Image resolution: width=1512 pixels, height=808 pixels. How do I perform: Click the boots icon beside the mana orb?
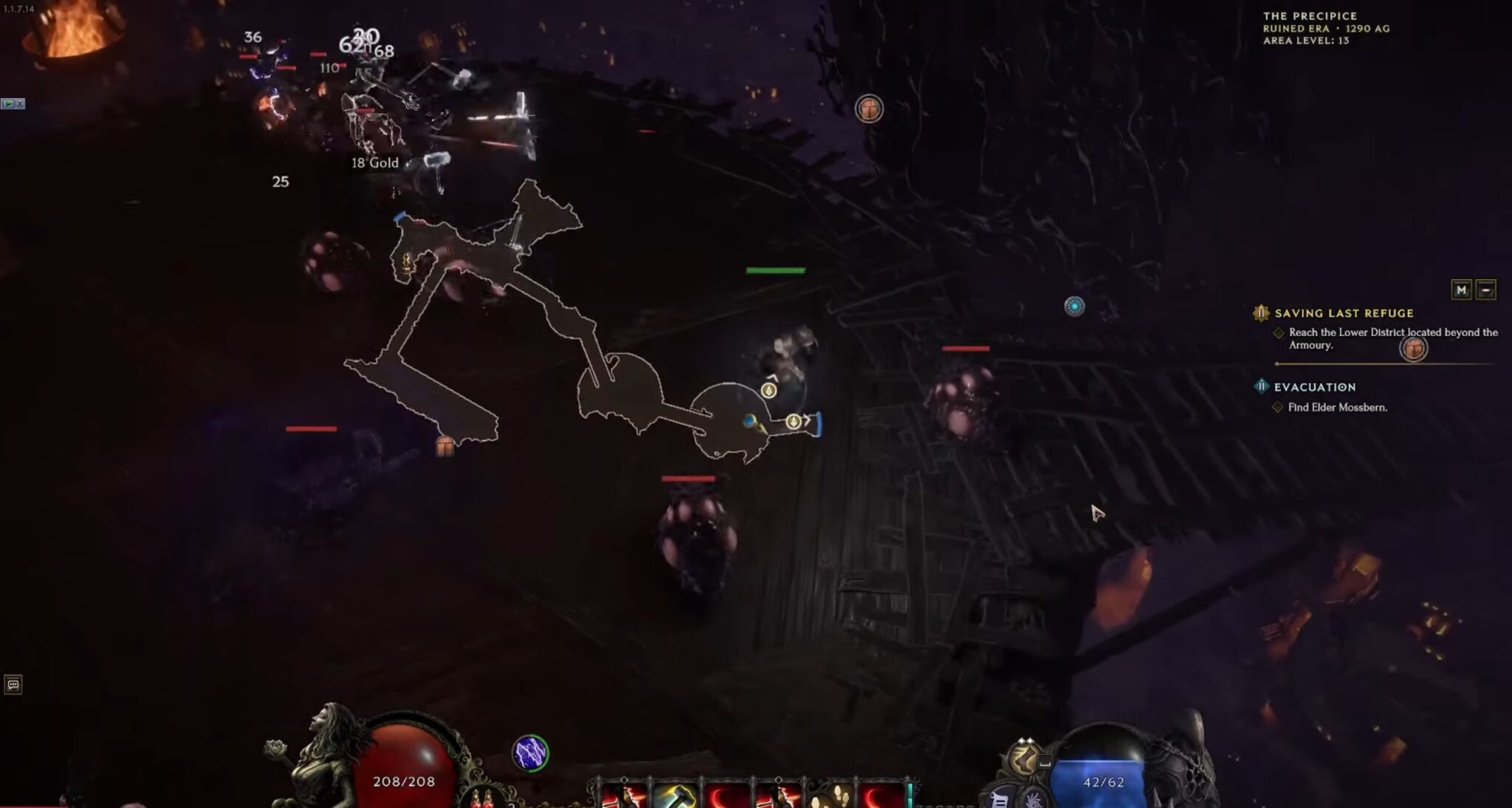click(x=1024, y=761)
